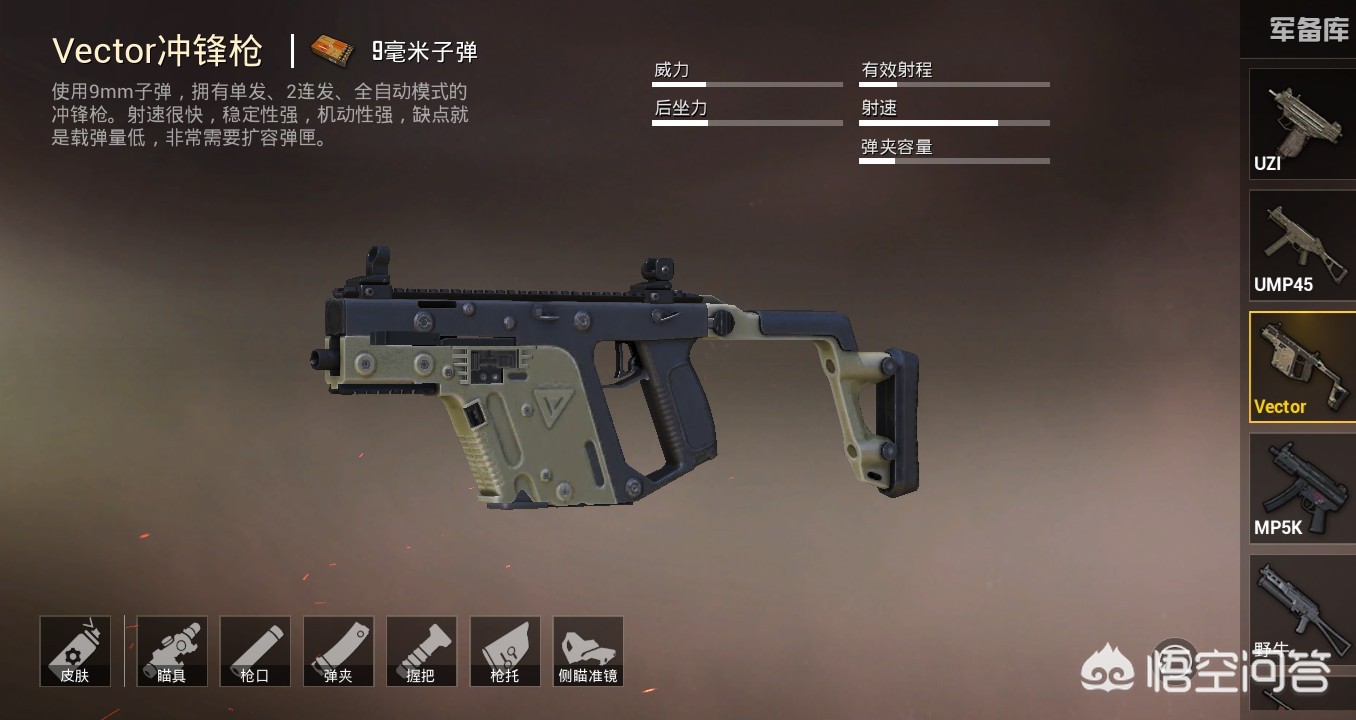Select the 枪托 stock attachment slot
Image resolution: width=1356 pixels, height=720 pixels.
pos(505,651)
